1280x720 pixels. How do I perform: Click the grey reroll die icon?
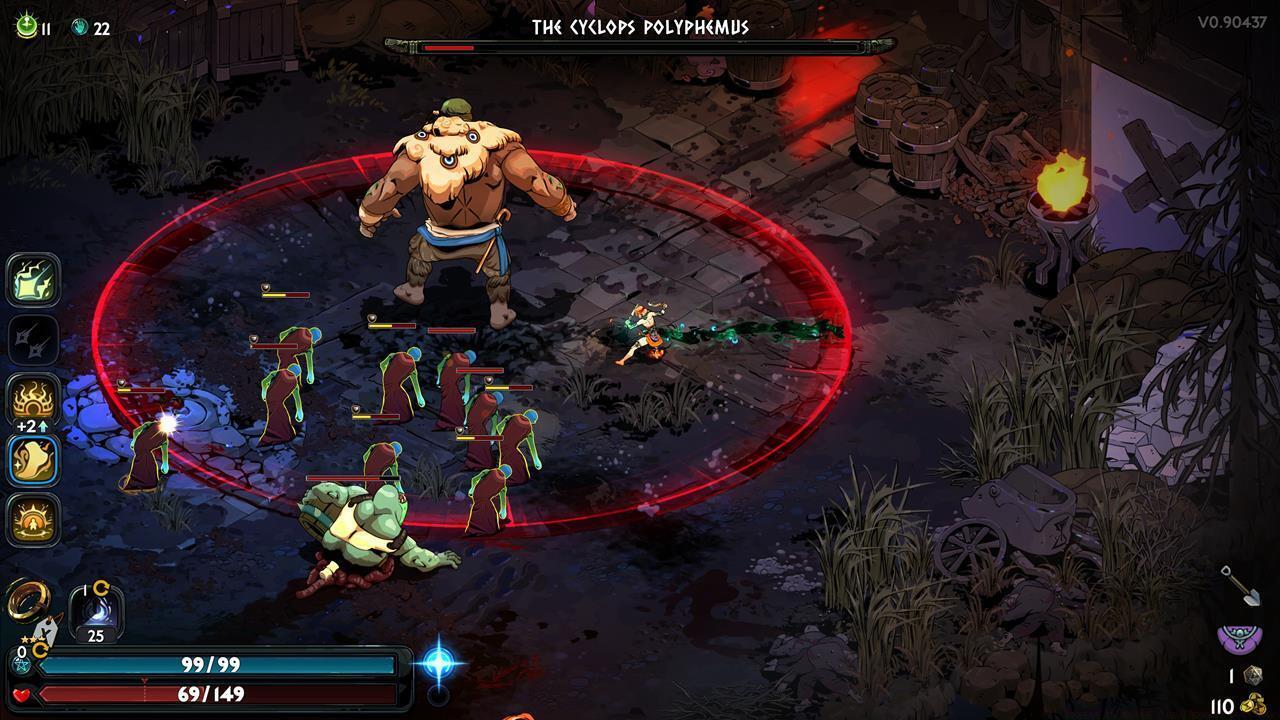tap(1251, 676)
